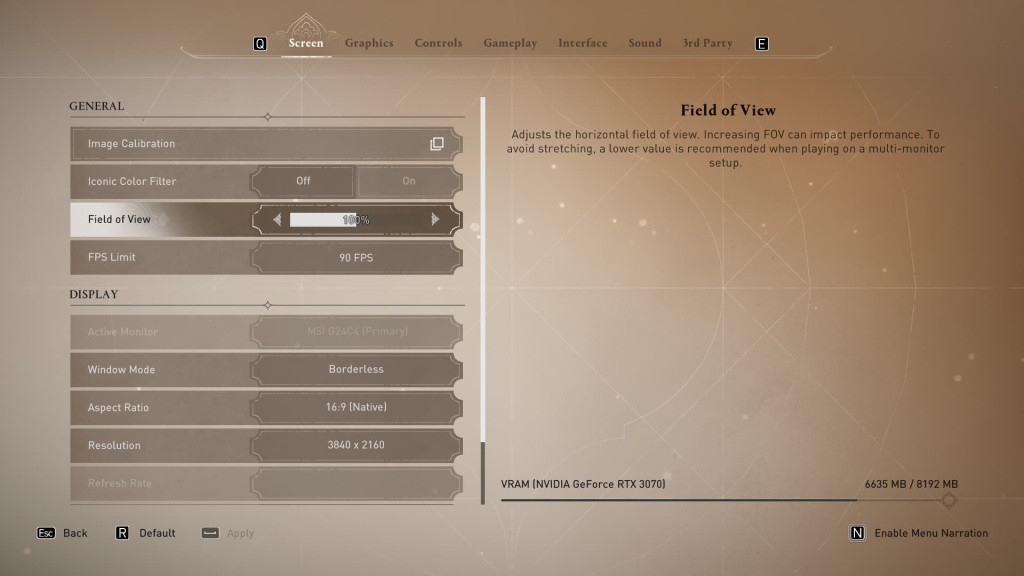Switch to the Graphics tab
This screenshot has width=1024, height=576.
click(369, 43)
